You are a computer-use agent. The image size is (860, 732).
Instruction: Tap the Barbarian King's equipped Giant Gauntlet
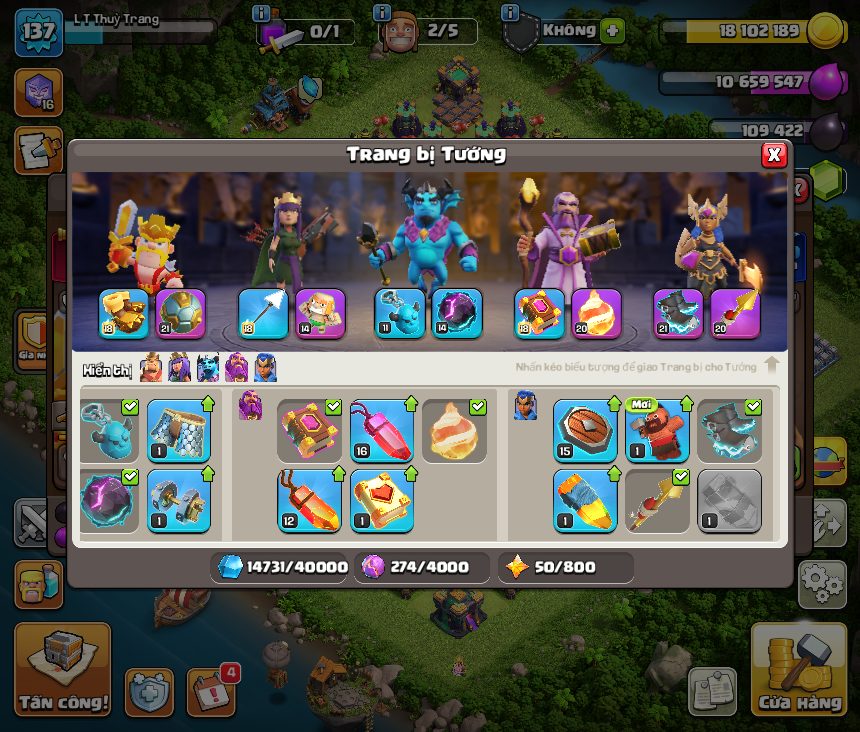(124, 314)
